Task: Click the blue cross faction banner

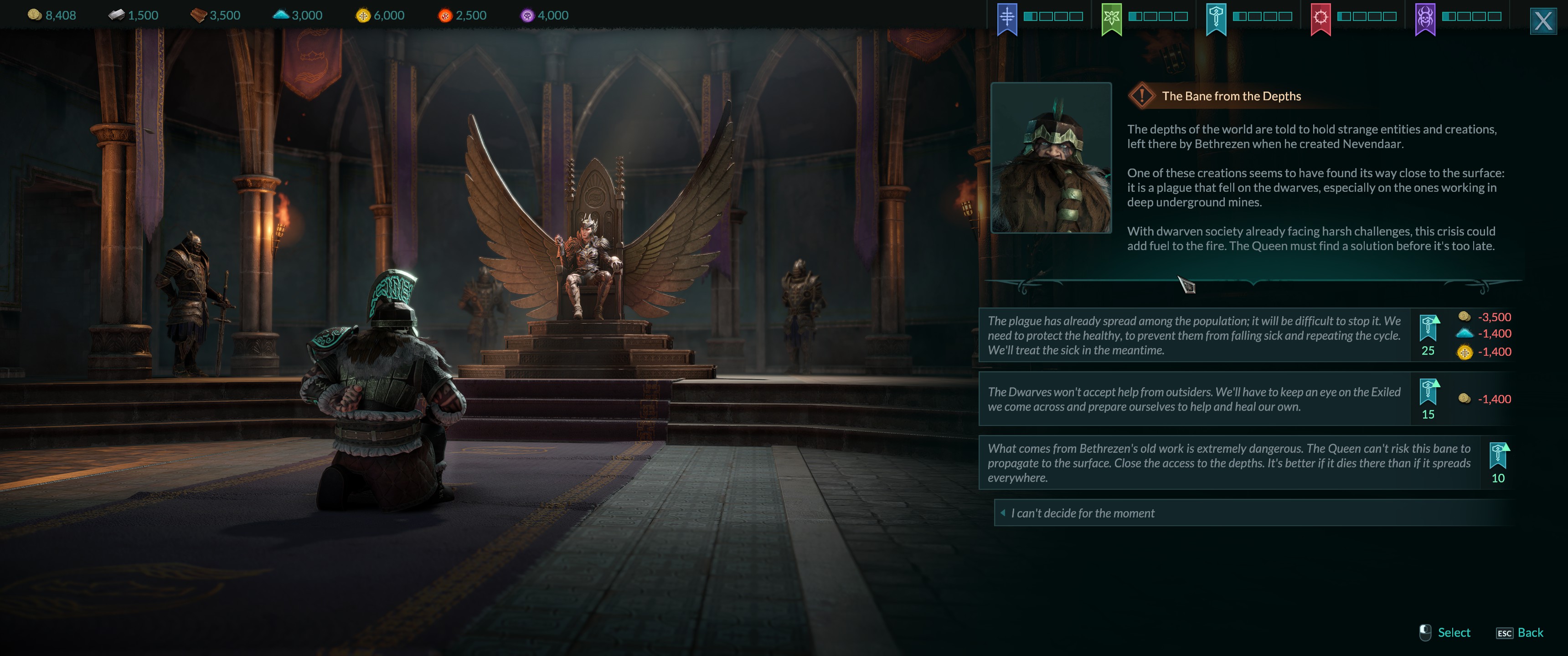Action: pos(1007,18)
